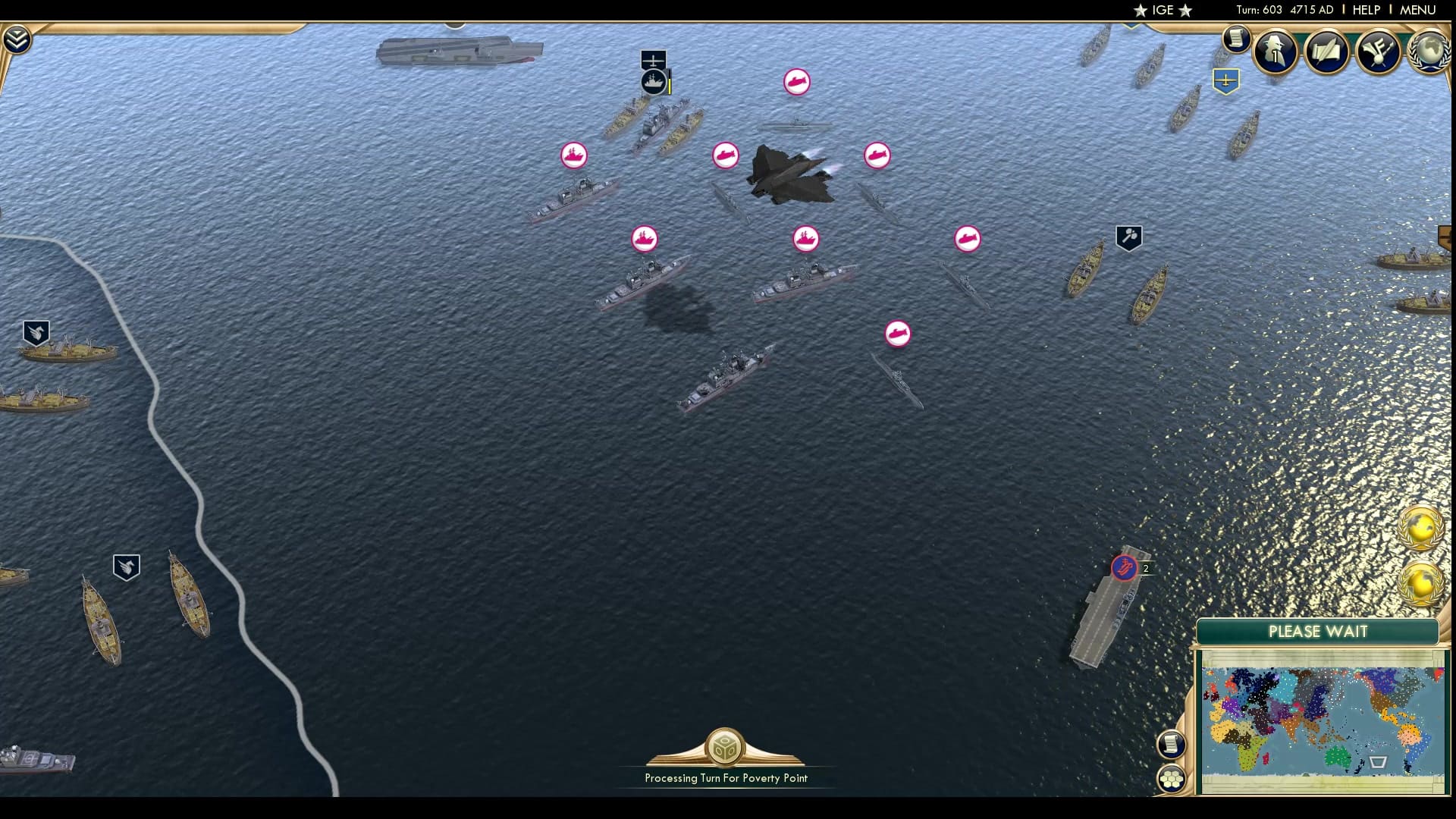Open HELP from the top bar
Viewport: 1456px width, 819px height.
pos(1365,10)
